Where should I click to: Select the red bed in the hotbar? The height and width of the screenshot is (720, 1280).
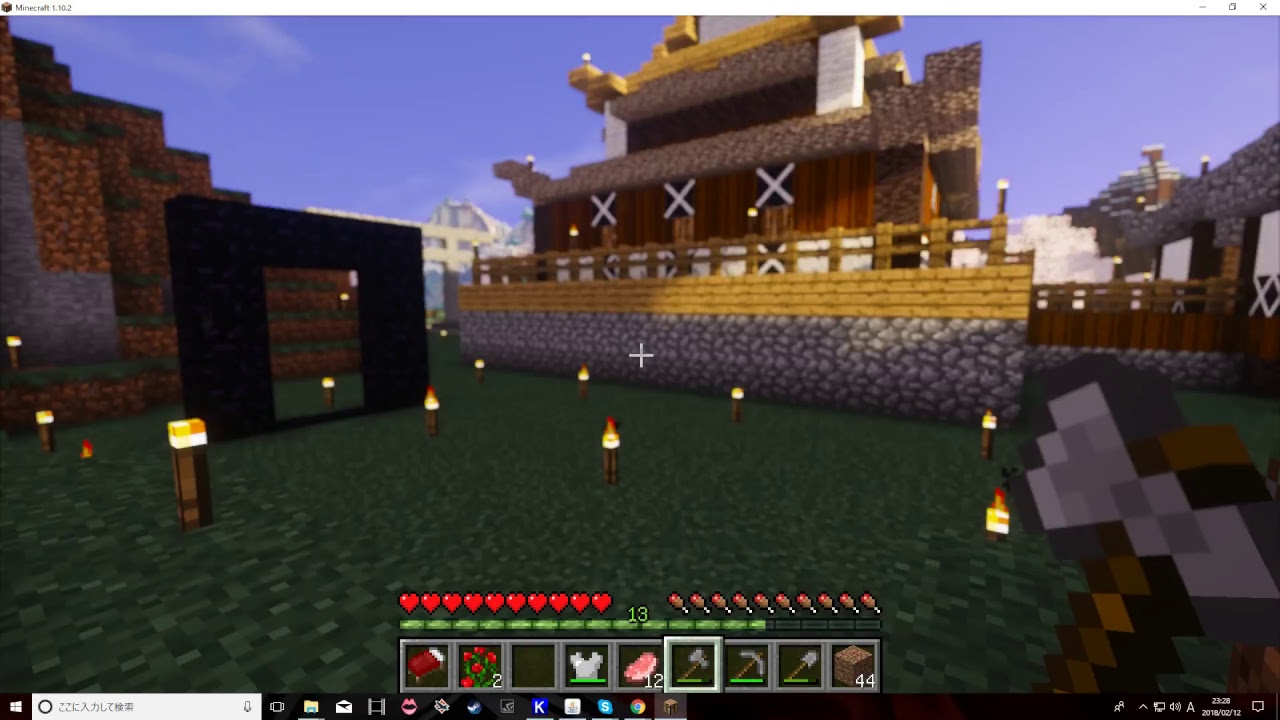427,665
